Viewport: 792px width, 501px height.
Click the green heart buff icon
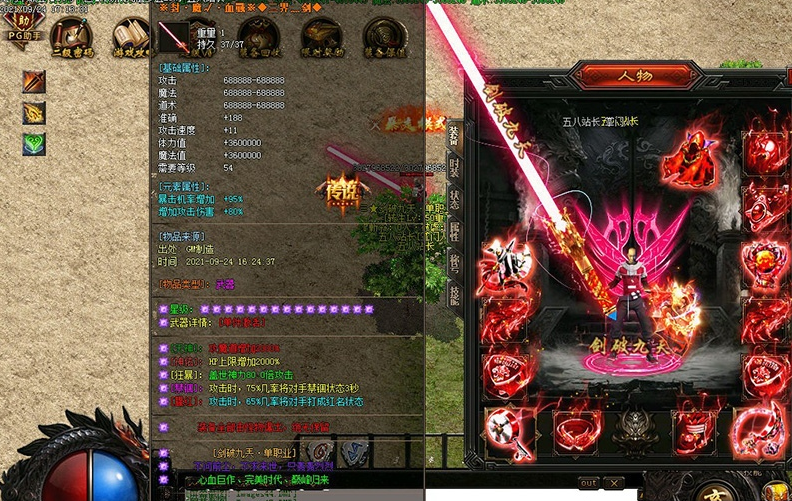[35, 144]
